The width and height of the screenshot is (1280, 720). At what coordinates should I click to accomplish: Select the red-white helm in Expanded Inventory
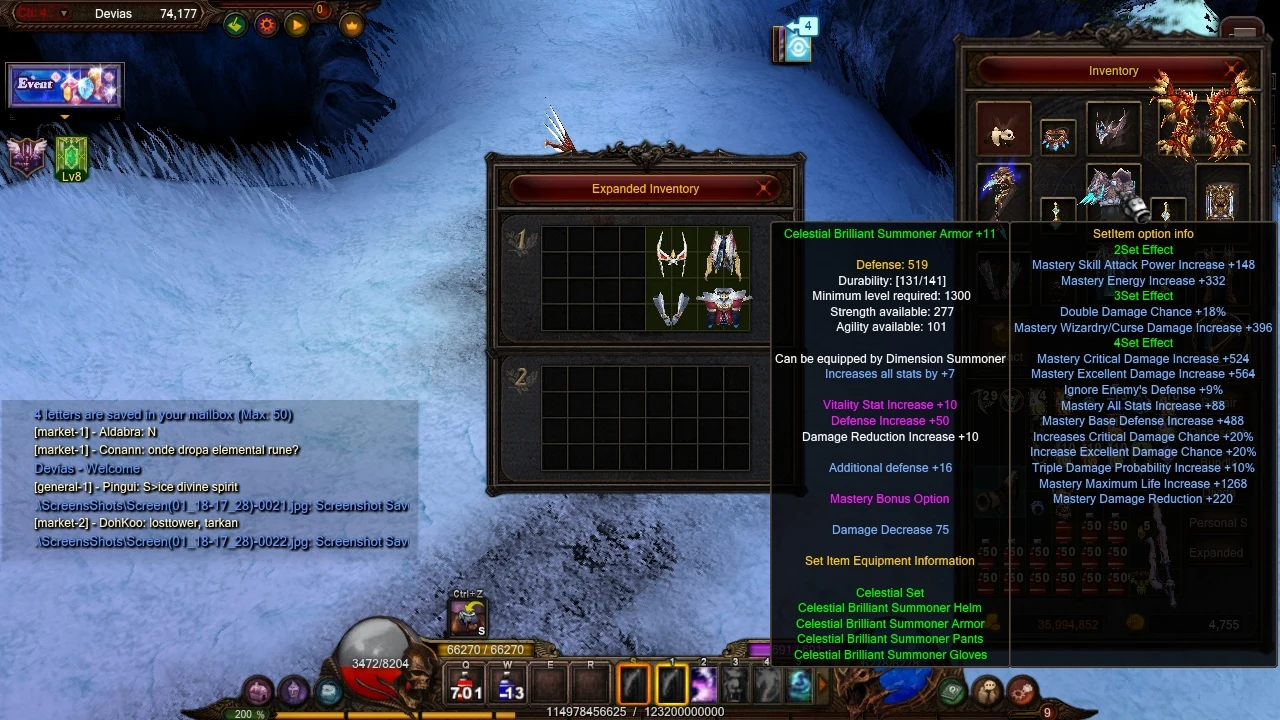[671, 254]
